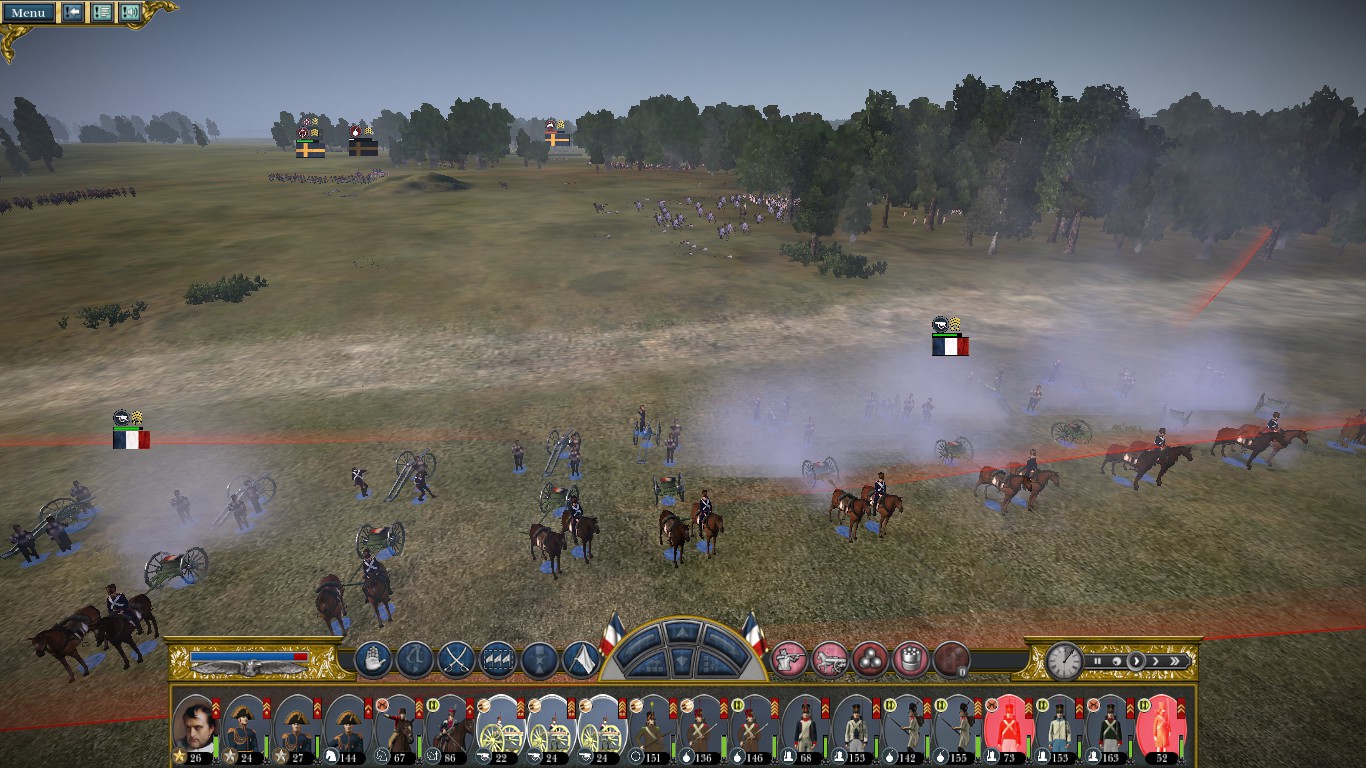Pause the battle with the pause control
The width and height of the screenshot is (1366, 768).
pos(1097,661)
